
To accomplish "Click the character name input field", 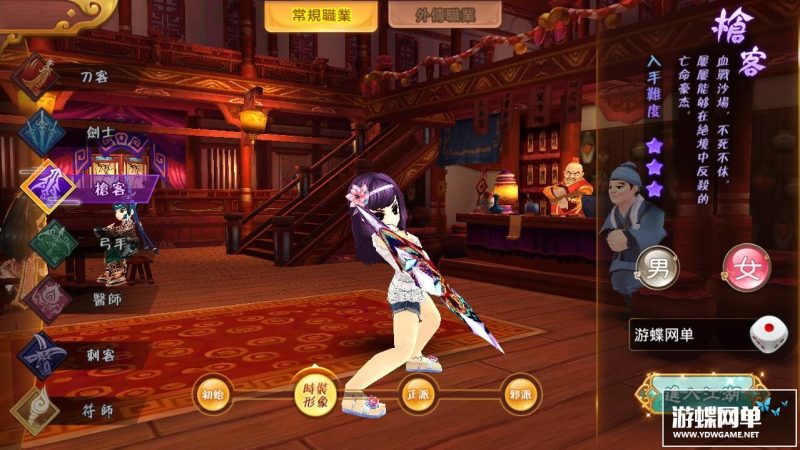I will pos(690,335).
